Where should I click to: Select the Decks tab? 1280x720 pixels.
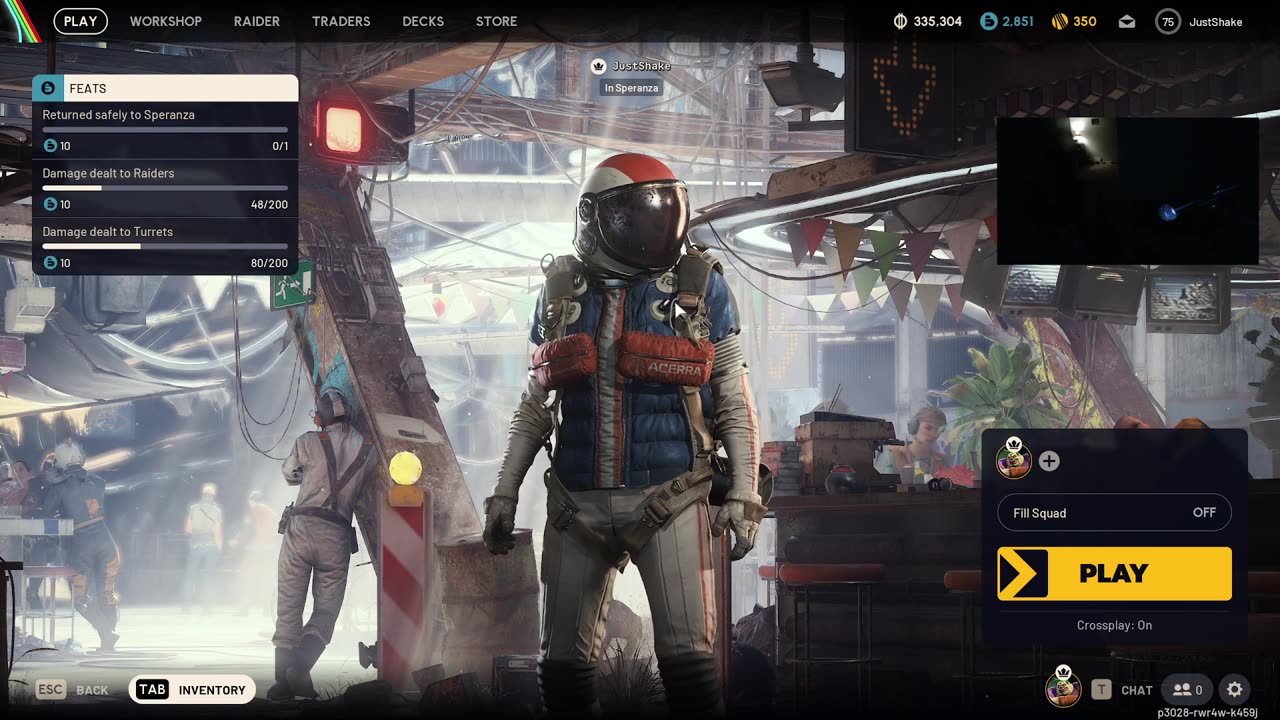pos(423,21)
